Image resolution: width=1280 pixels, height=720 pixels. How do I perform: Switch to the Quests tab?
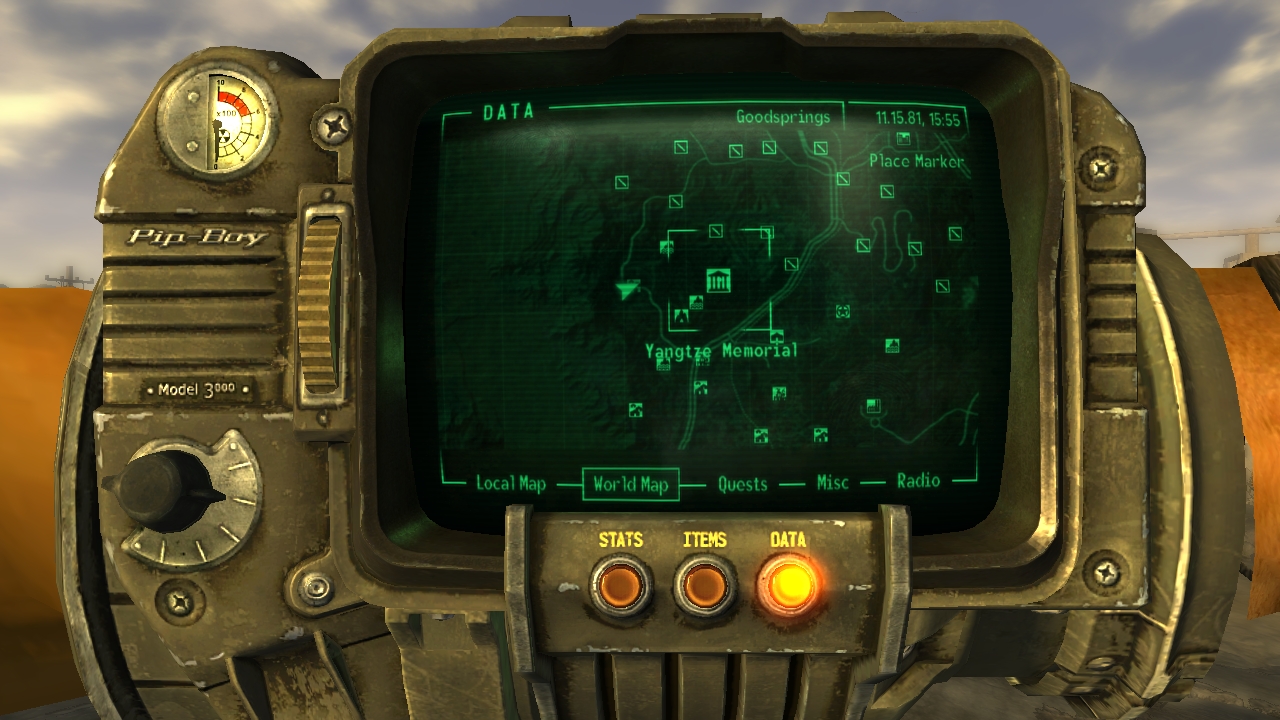742,484
